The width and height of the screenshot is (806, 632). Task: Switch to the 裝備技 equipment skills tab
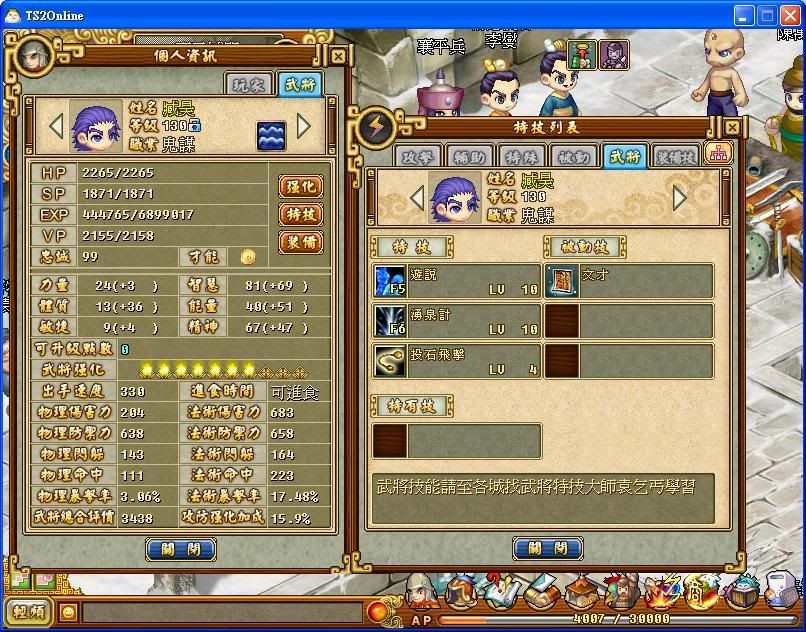tap(676, 156)
